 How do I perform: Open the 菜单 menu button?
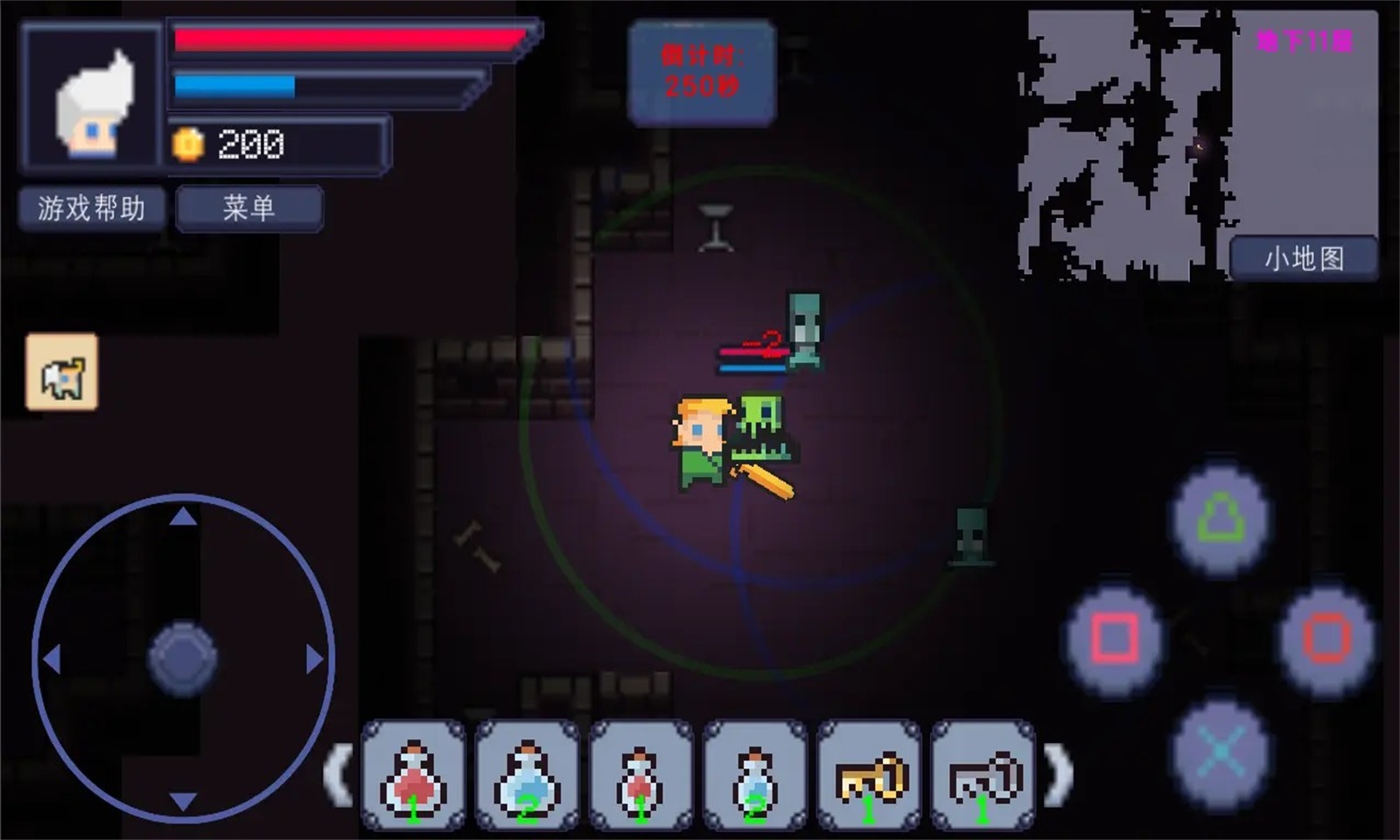click(x=249, y=208)
